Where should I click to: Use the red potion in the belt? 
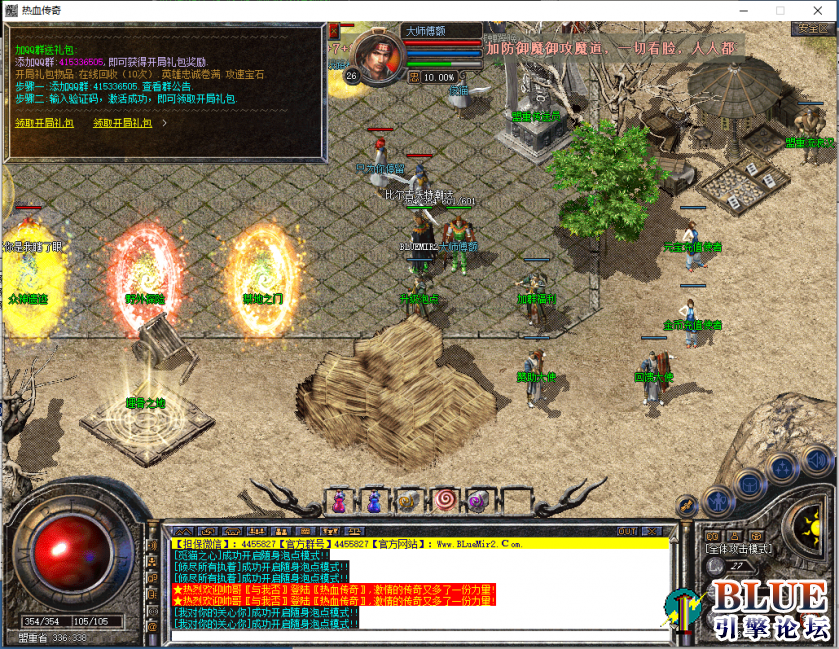click(340, 500)
